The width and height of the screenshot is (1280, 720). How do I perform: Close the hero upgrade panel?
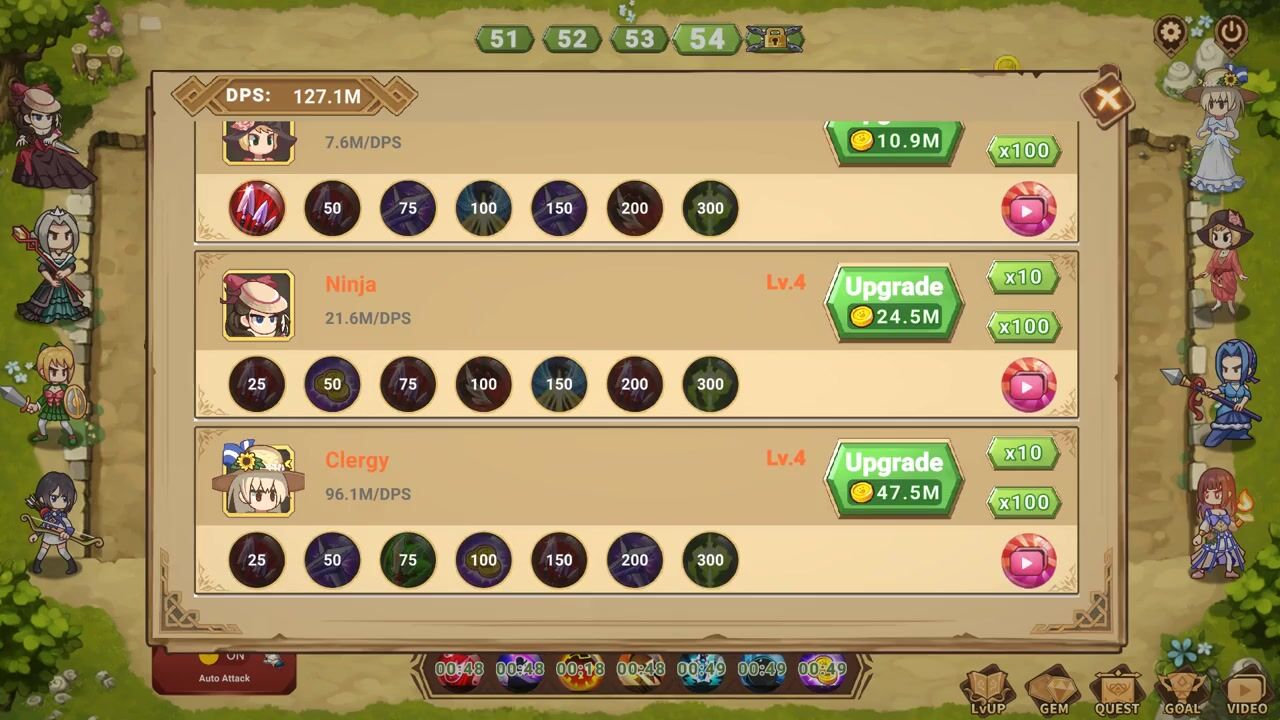[x=1107, y=98]
